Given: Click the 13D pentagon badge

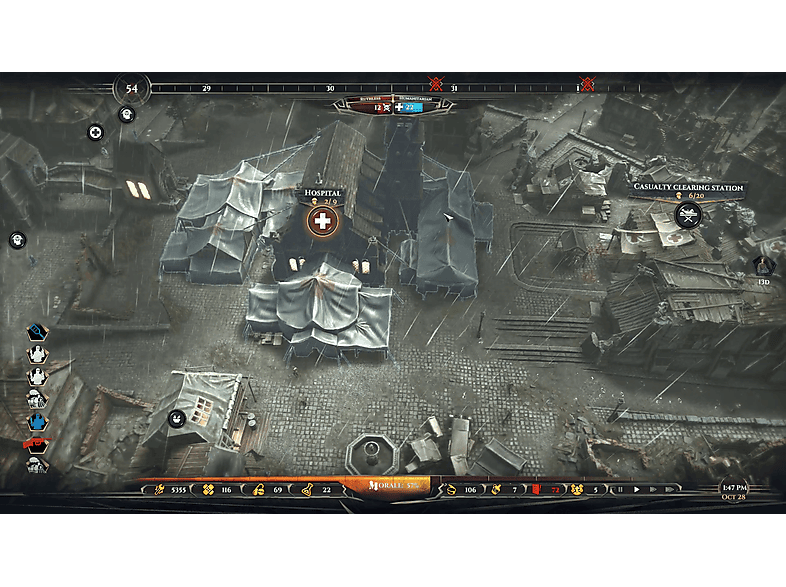Looking at the screenshot, I should point(763,266).
